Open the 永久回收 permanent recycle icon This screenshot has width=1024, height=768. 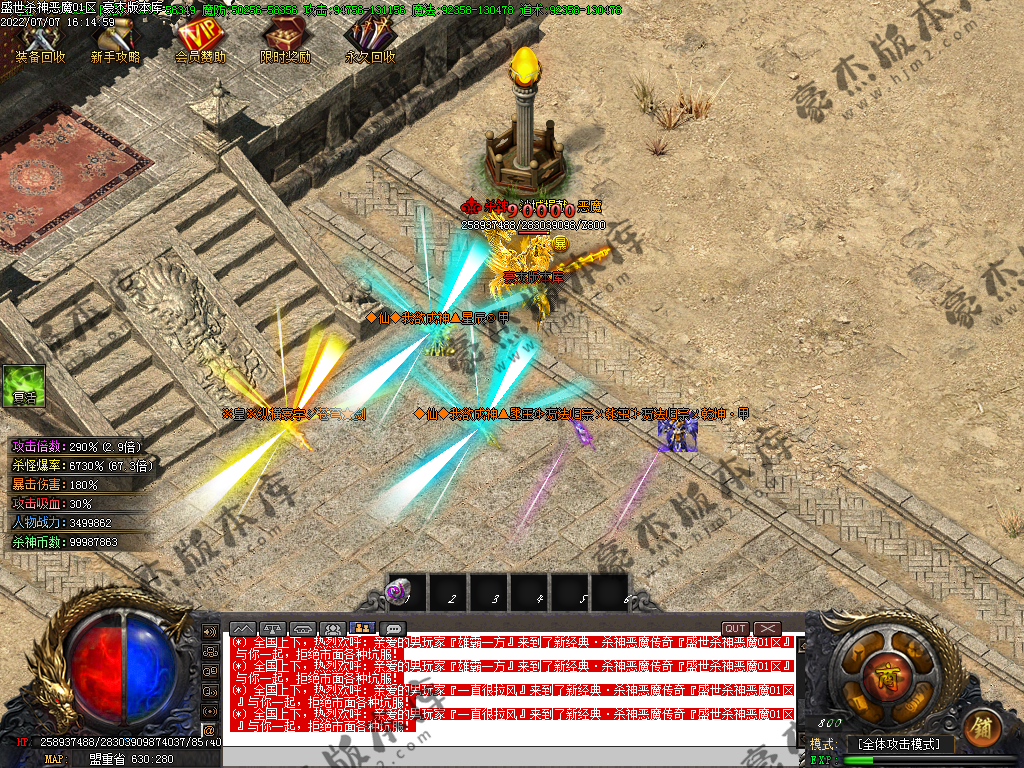pos(369,41)
